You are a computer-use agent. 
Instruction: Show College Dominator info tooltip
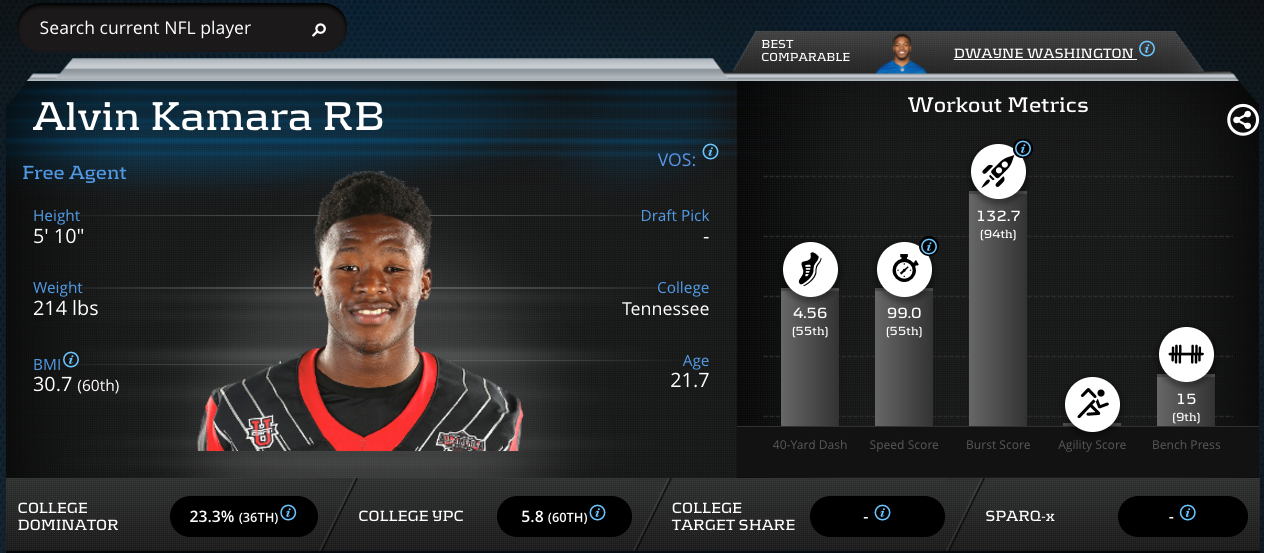(x=288, y=513)
